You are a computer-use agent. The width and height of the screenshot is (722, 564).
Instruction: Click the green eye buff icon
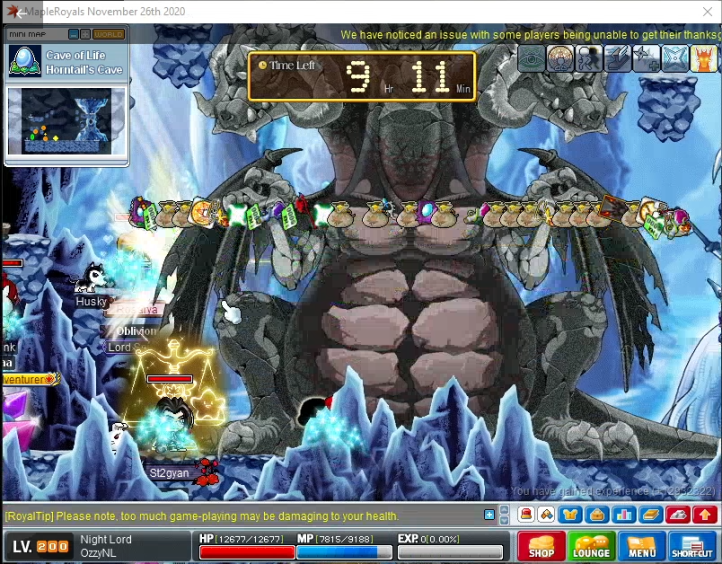coord(531,58)
